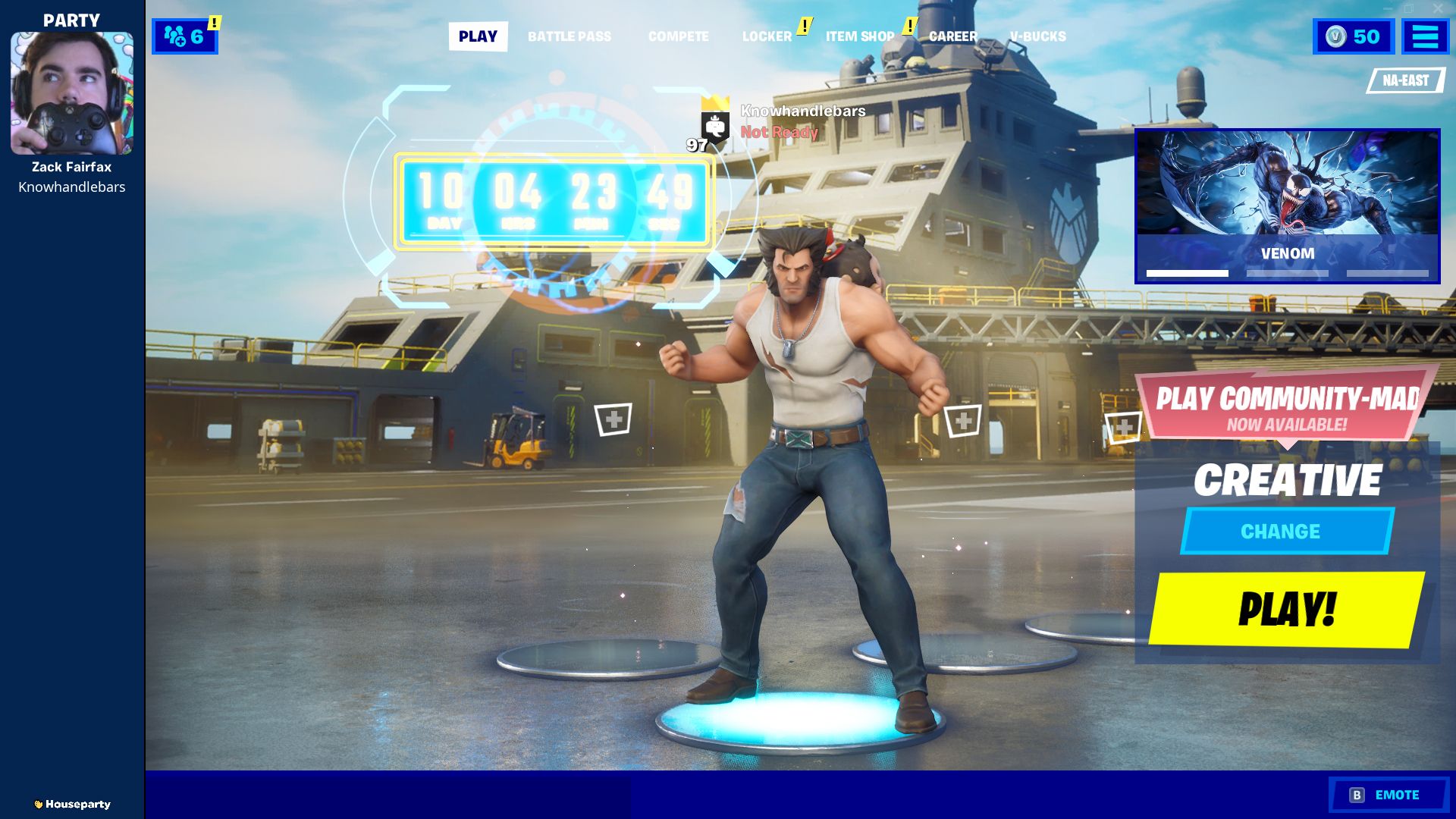Open the NA-EAST region selector

[x=1407, y=79]
